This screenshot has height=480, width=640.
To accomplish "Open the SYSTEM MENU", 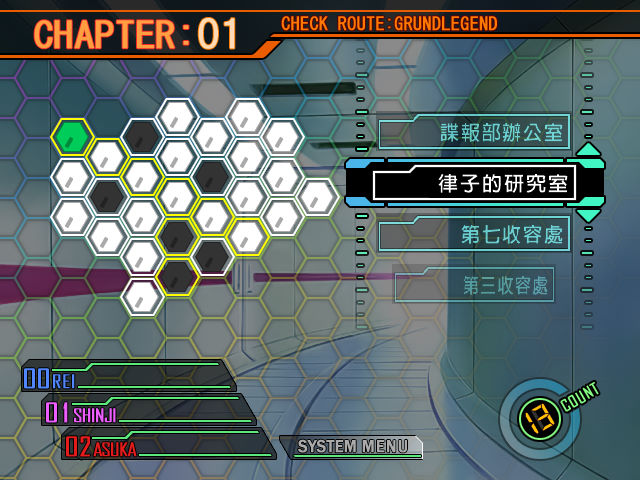I will [351, 447].
